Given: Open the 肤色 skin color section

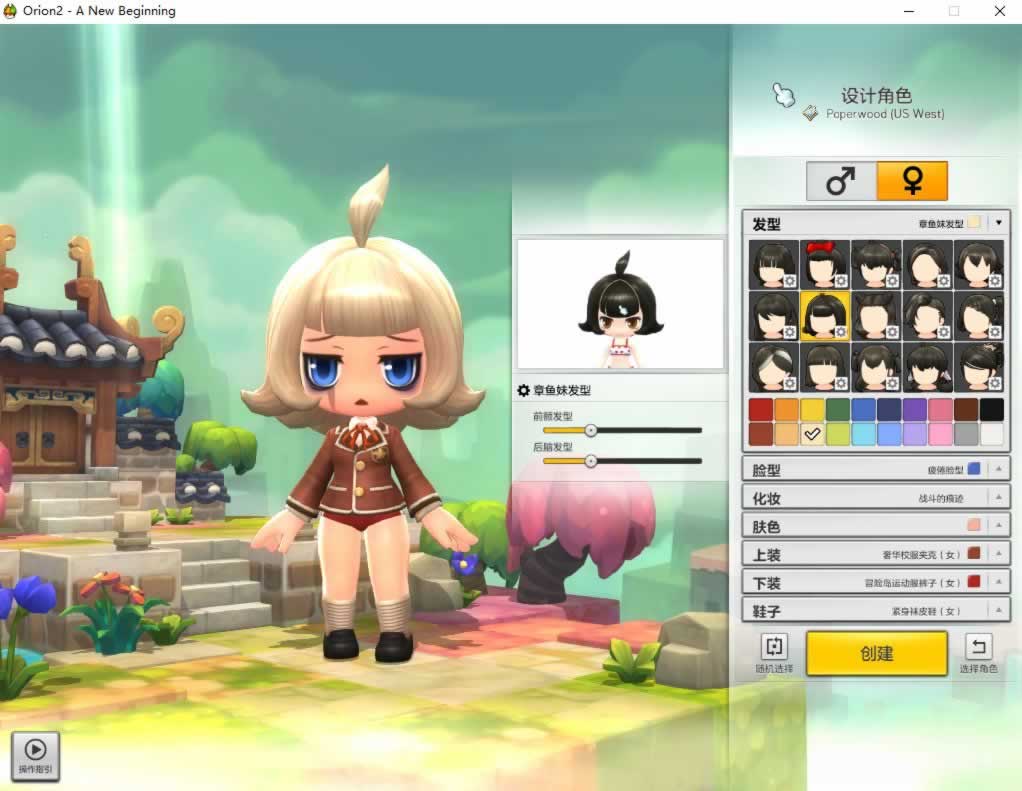Looking at the screenshot, I should pos(876,525).
